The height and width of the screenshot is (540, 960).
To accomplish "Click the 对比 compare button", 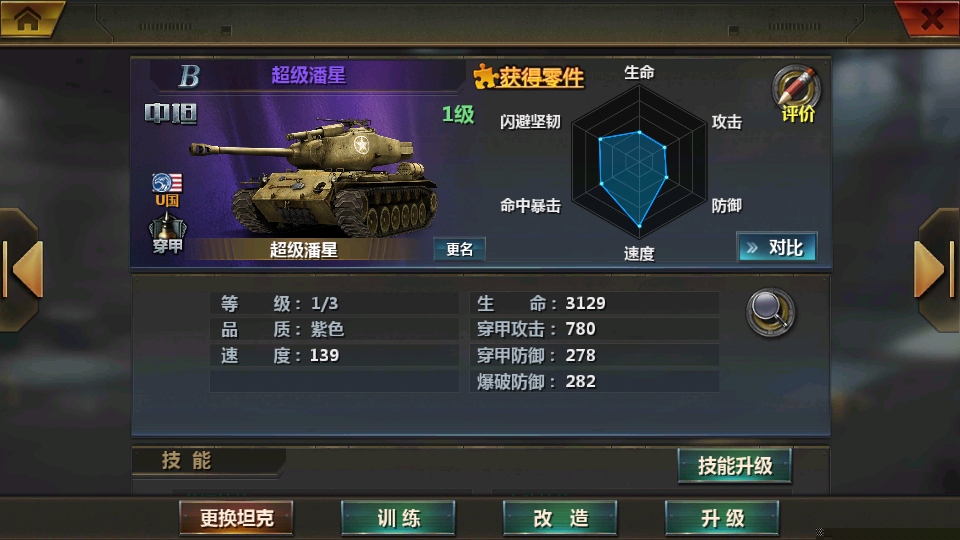I will (776, 247).
